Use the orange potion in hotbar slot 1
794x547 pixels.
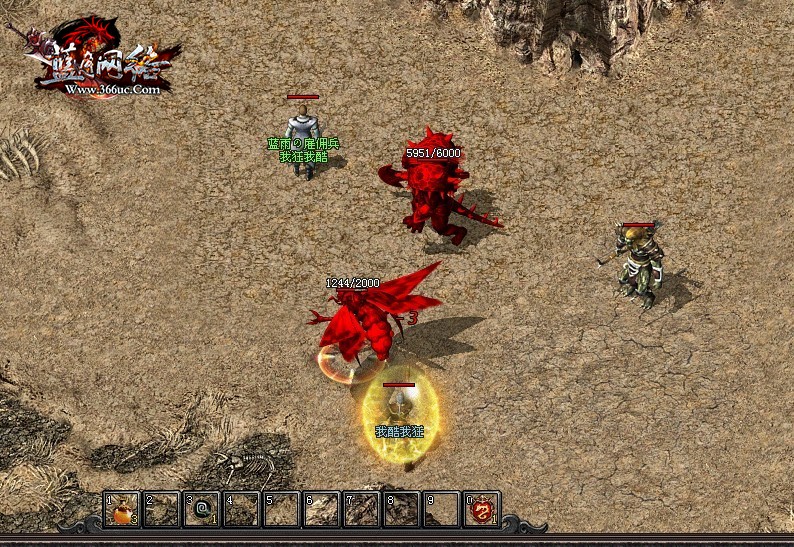pyautogui.click(x=122, y=511)
